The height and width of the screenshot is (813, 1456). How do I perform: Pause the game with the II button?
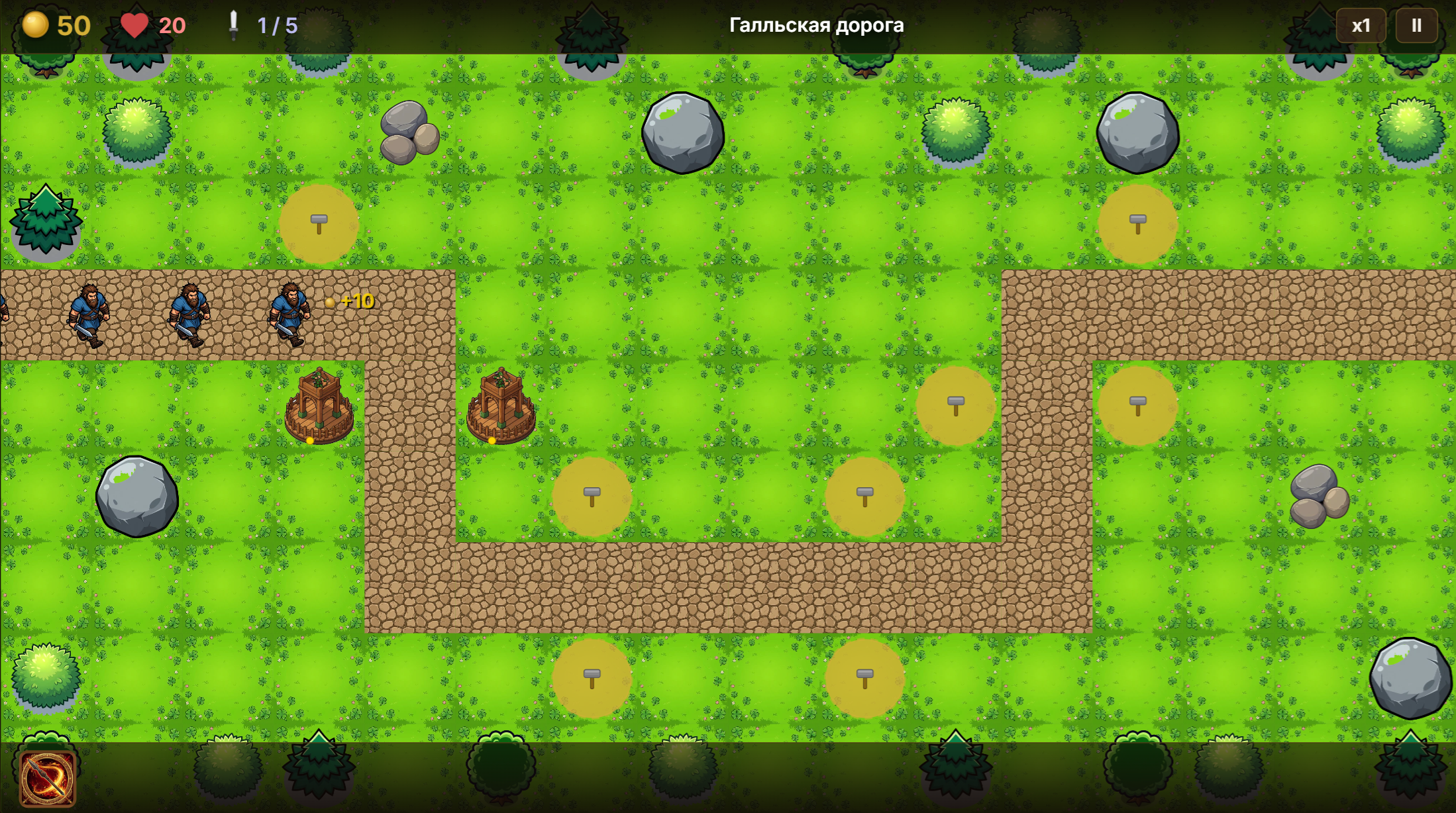tap(1416, 26)
